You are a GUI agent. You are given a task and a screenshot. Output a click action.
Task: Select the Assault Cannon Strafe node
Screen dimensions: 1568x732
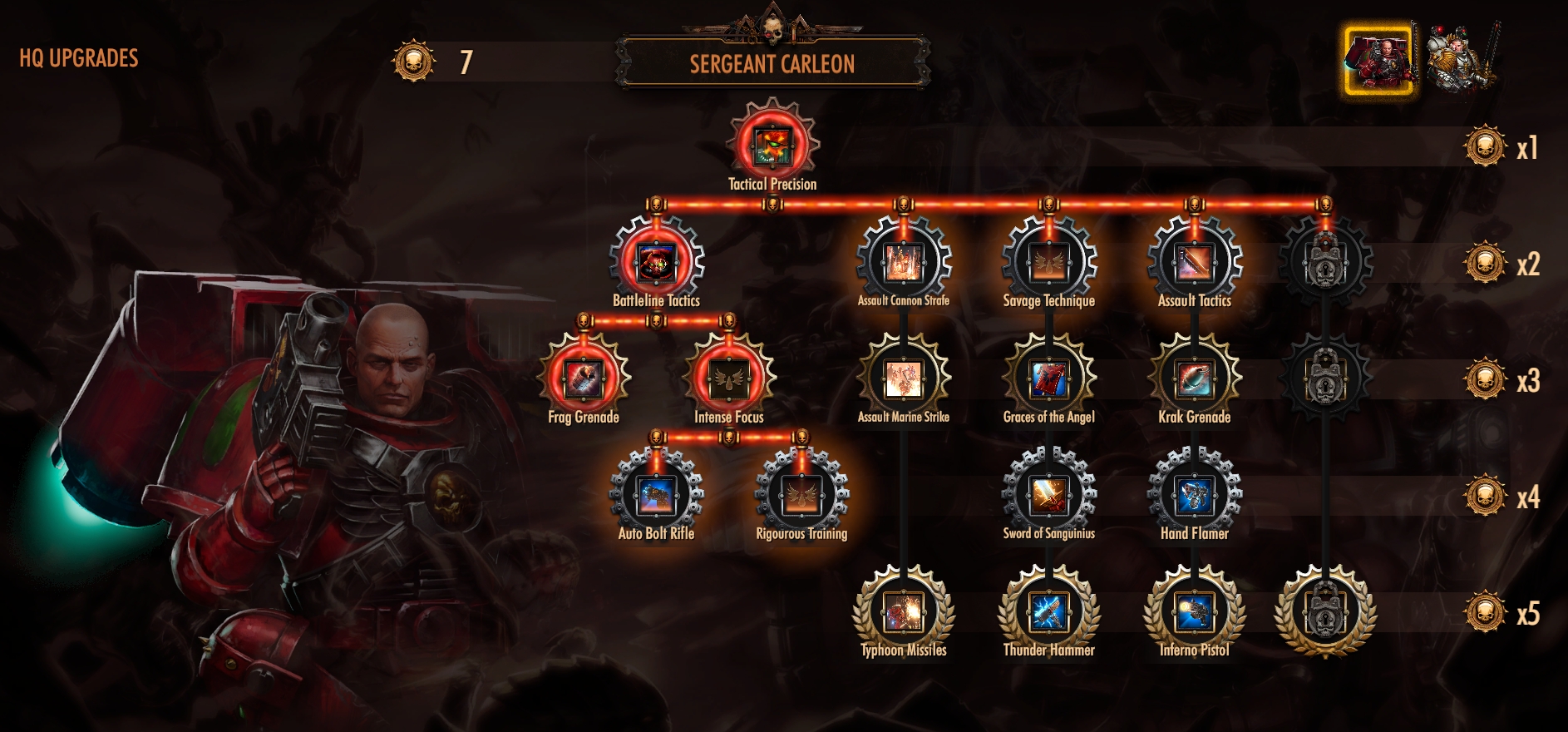click(x=903, y=263)
